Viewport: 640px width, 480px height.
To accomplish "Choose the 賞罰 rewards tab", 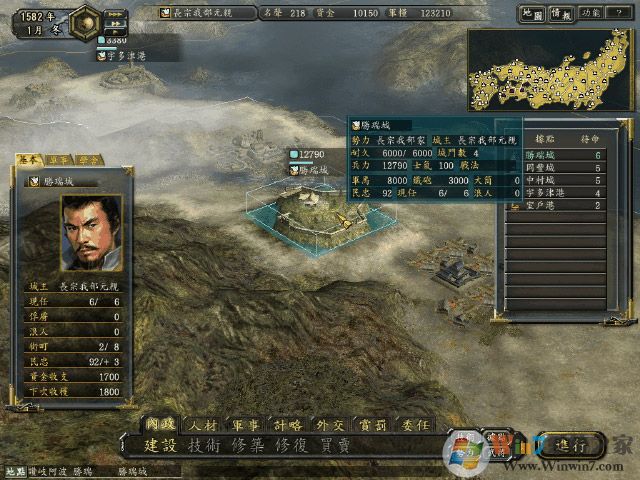I will (372, 424).
